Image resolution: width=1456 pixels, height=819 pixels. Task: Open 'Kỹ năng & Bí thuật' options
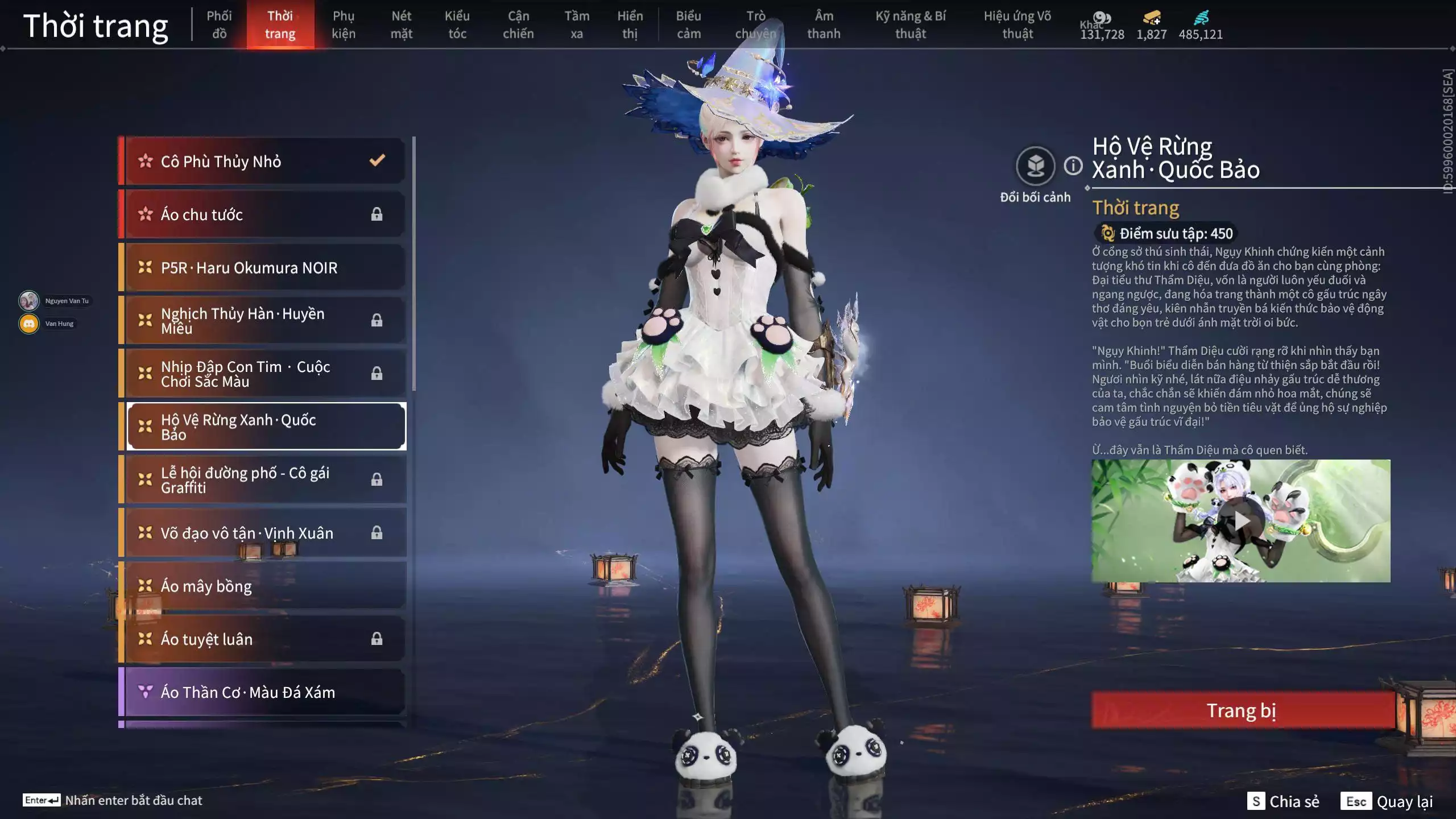pyautogui.click(x=911, y=24)
